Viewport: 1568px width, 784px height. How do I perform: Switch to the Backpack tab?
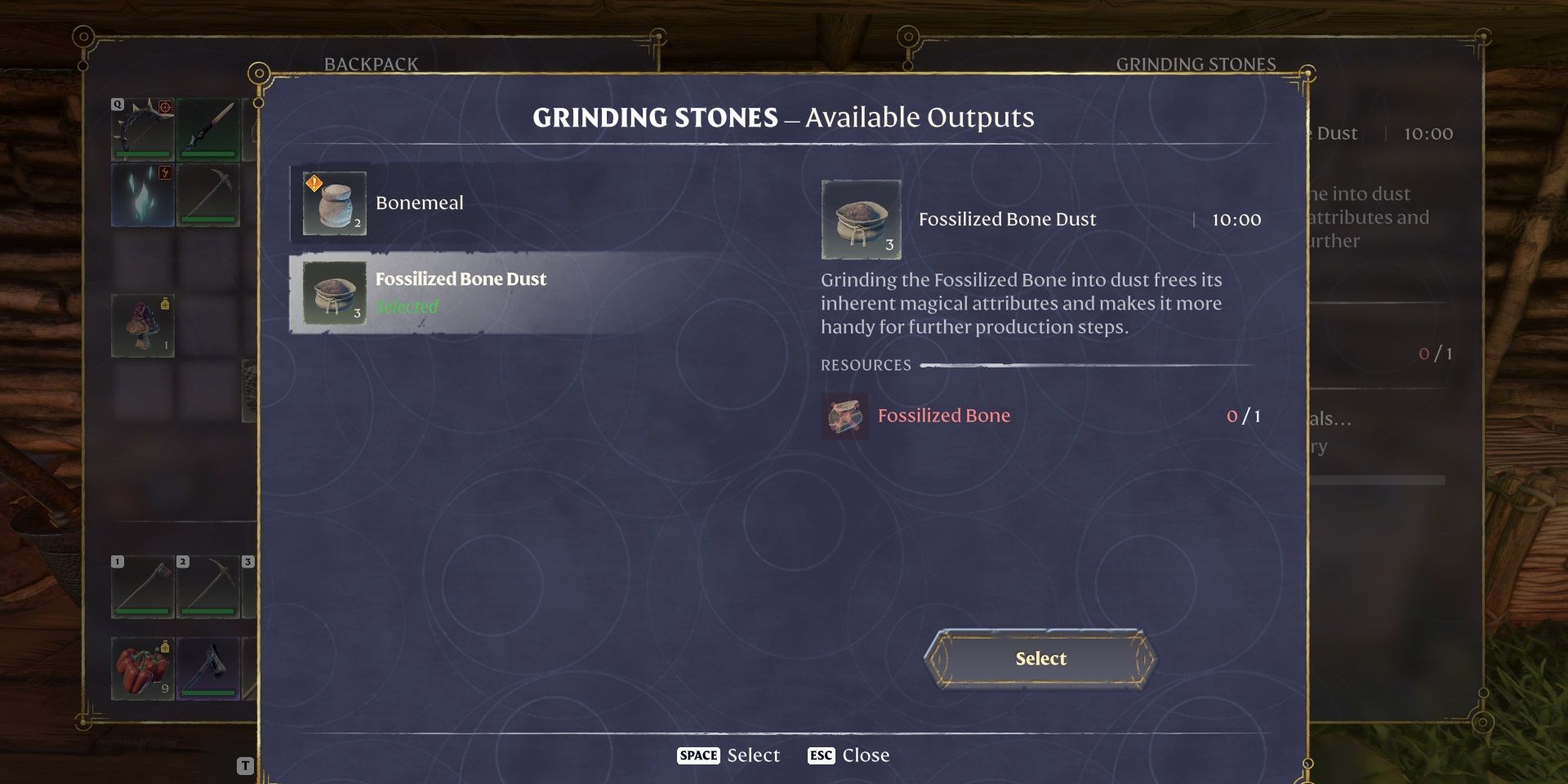(372, 63)
